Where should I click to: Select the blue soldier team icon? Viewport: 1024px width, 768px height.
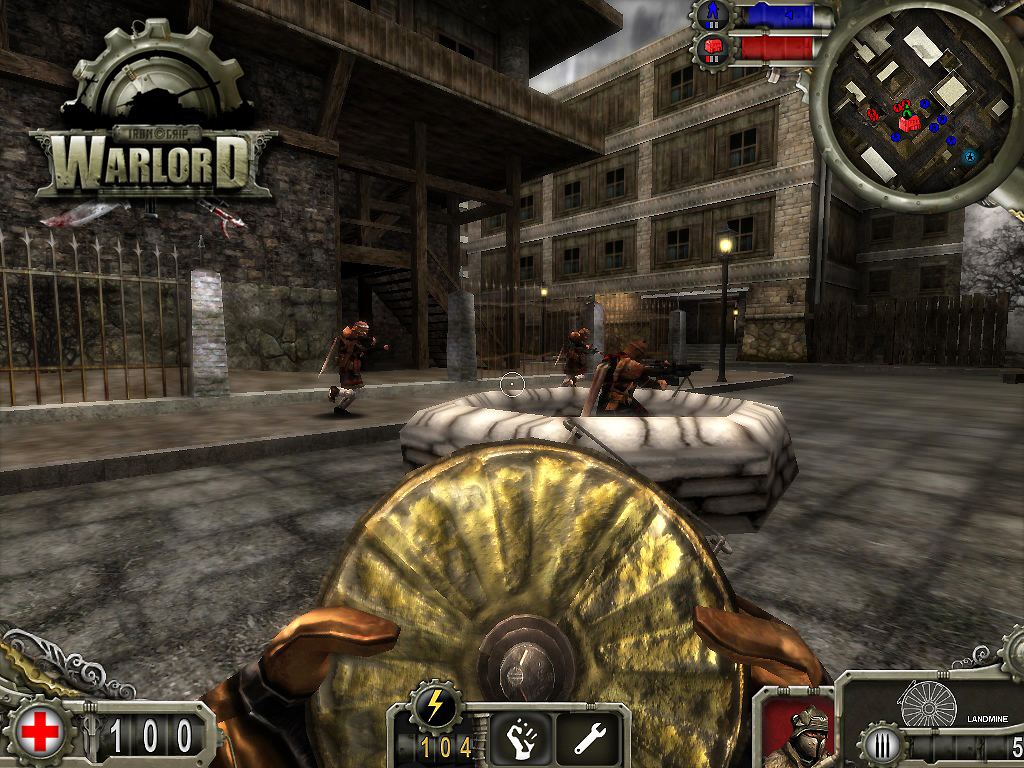click(x=714, y=15)
